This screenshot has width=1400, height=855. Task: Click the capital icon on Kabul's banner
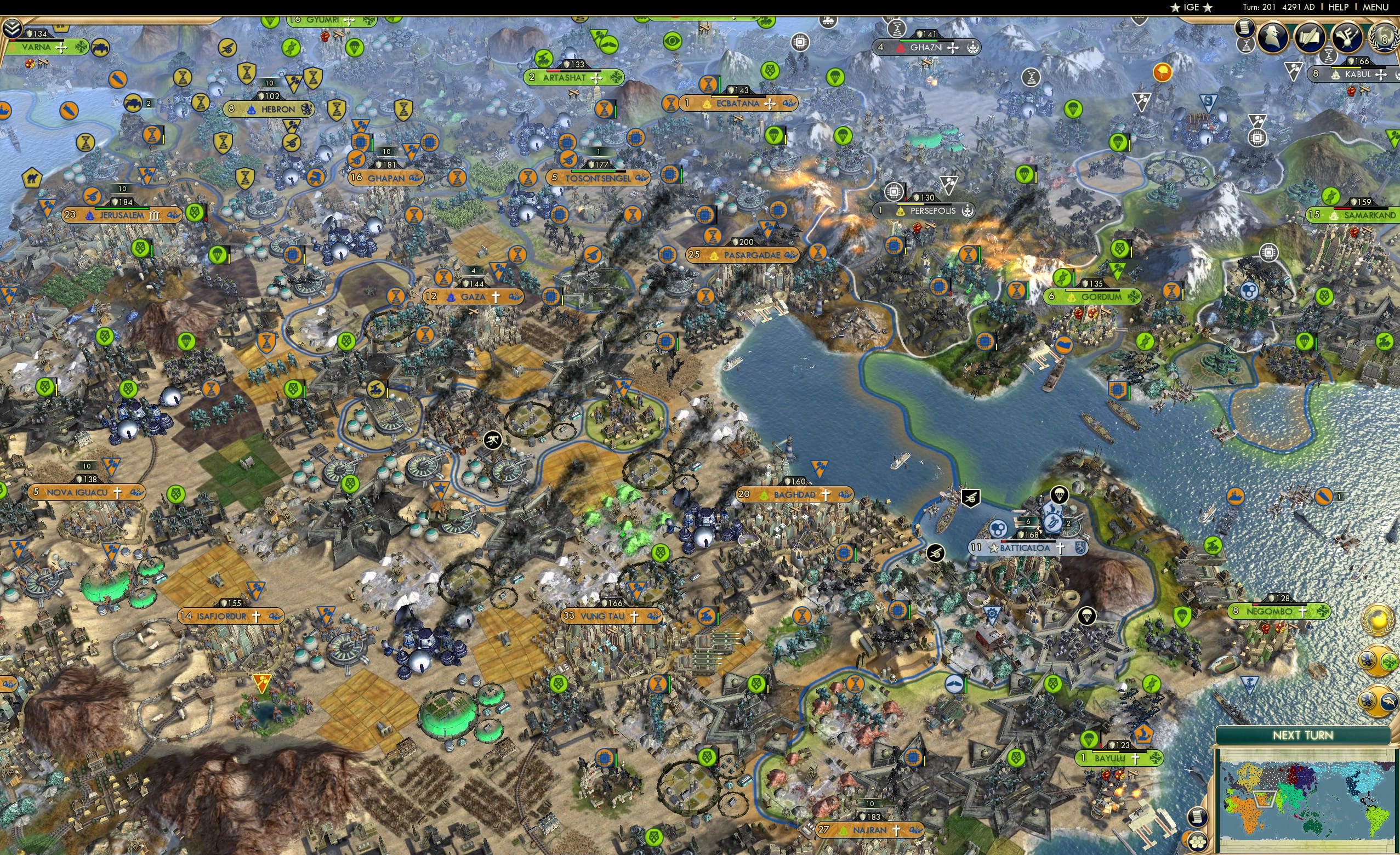tap(1335, 75)
